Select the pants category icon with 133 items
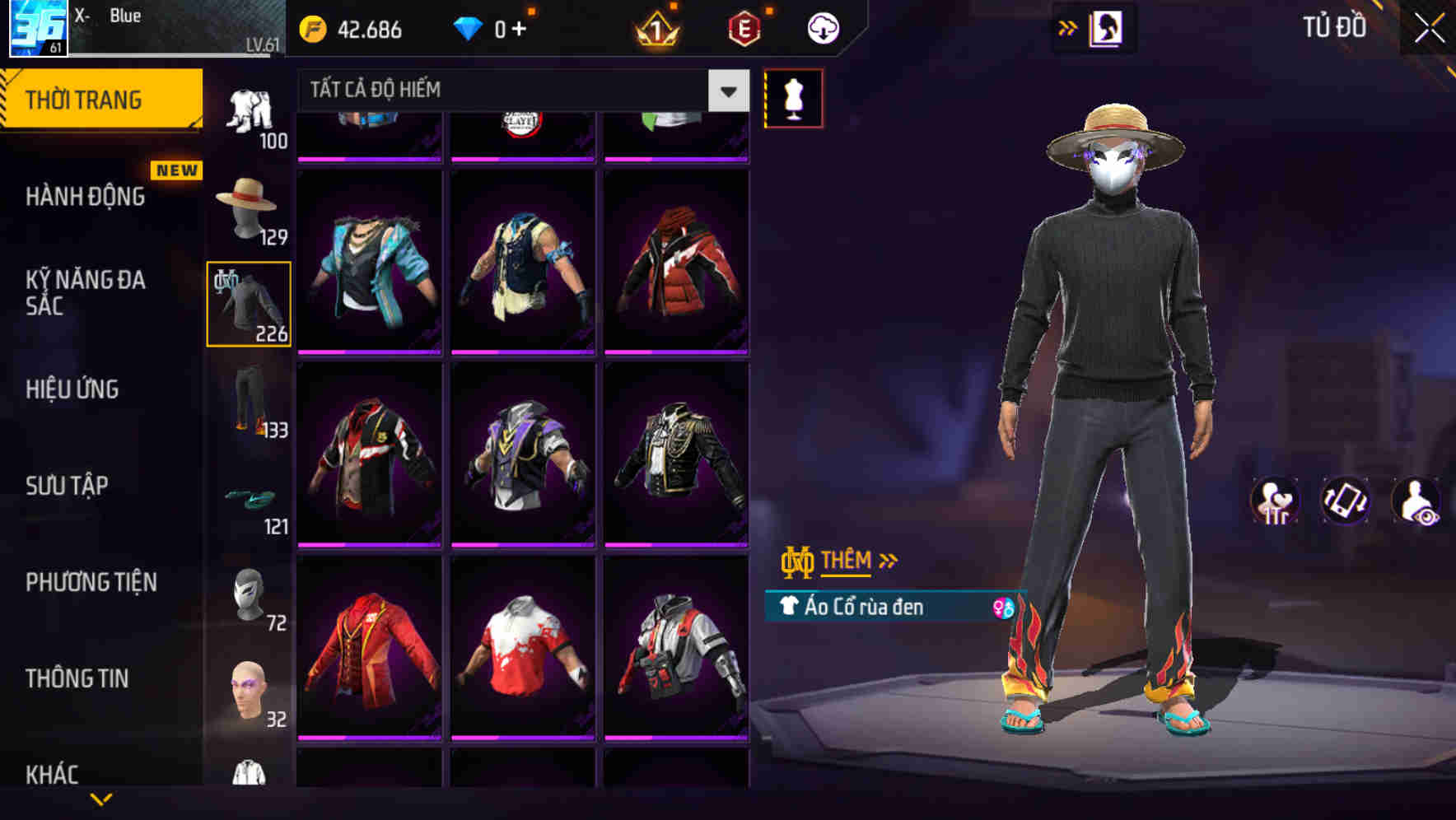 click(x=248, y=401)
